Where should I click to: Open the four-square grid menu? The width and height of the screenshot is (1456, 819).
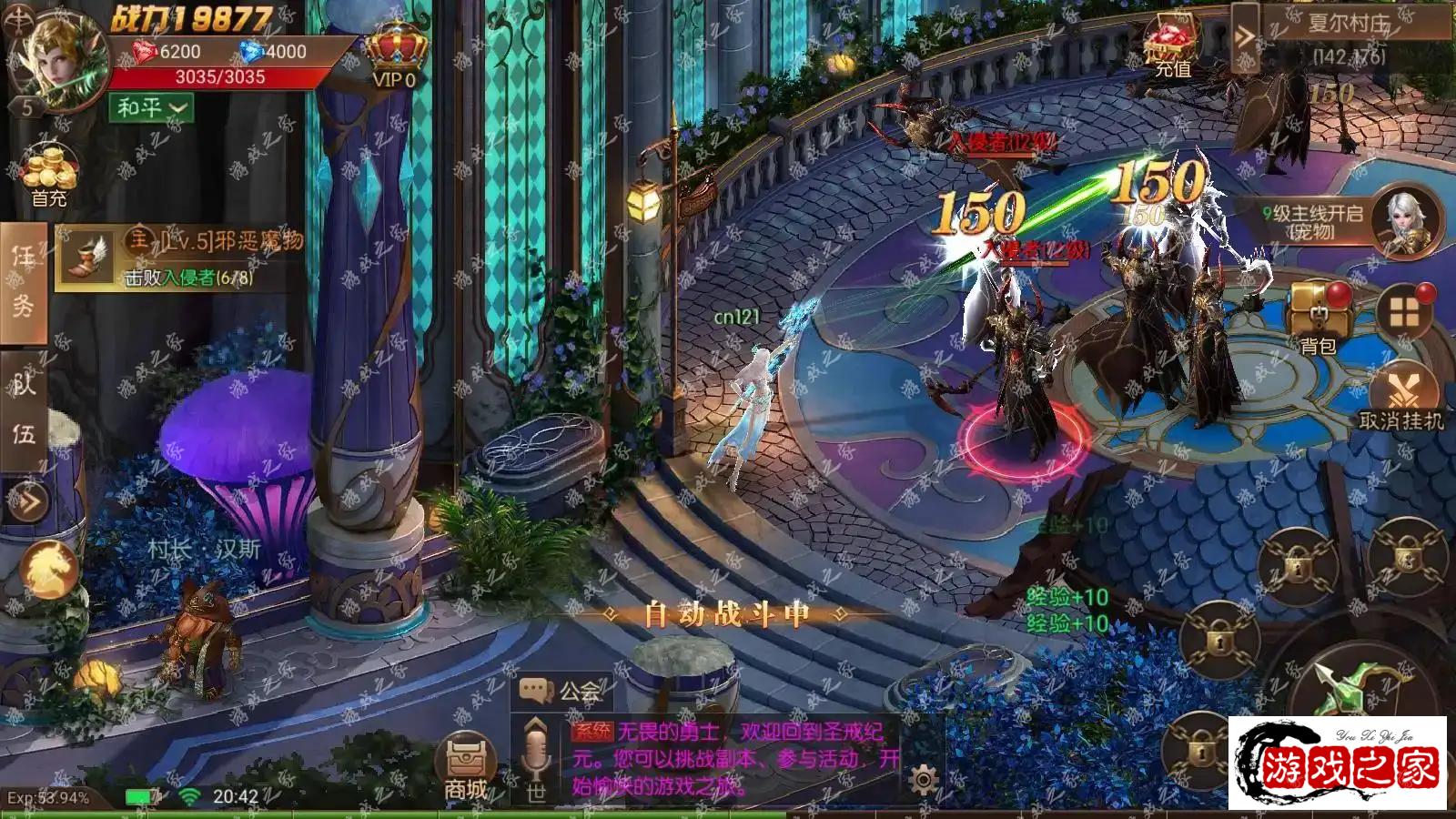(x=1404, y=313)
